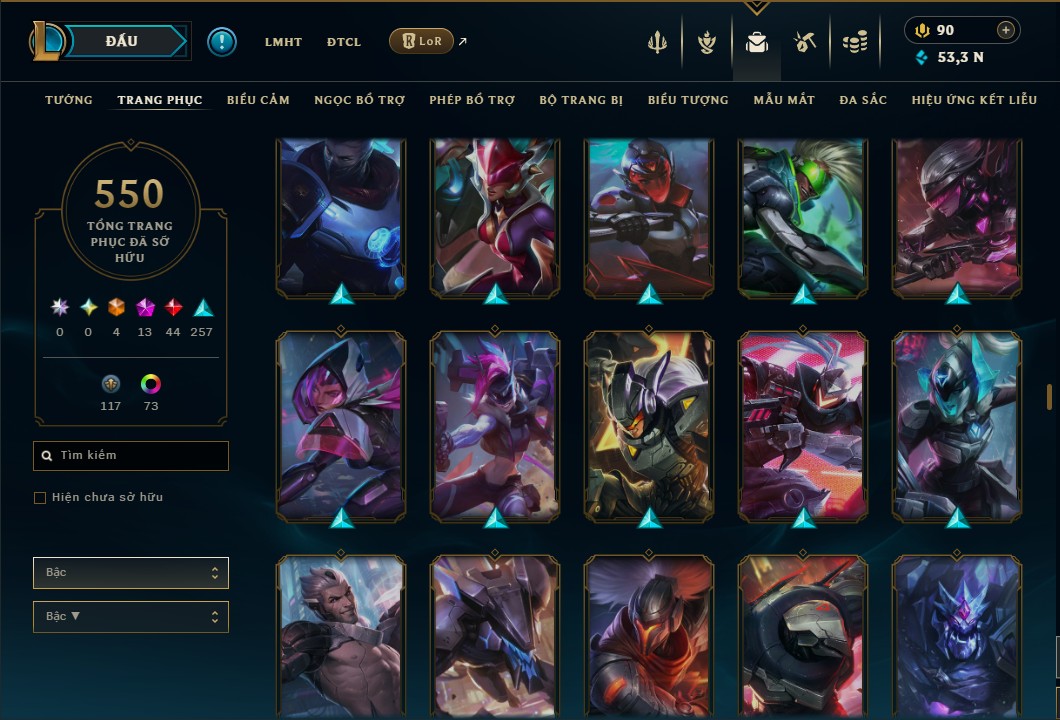Add RP with the plus button

(1005, 31)
